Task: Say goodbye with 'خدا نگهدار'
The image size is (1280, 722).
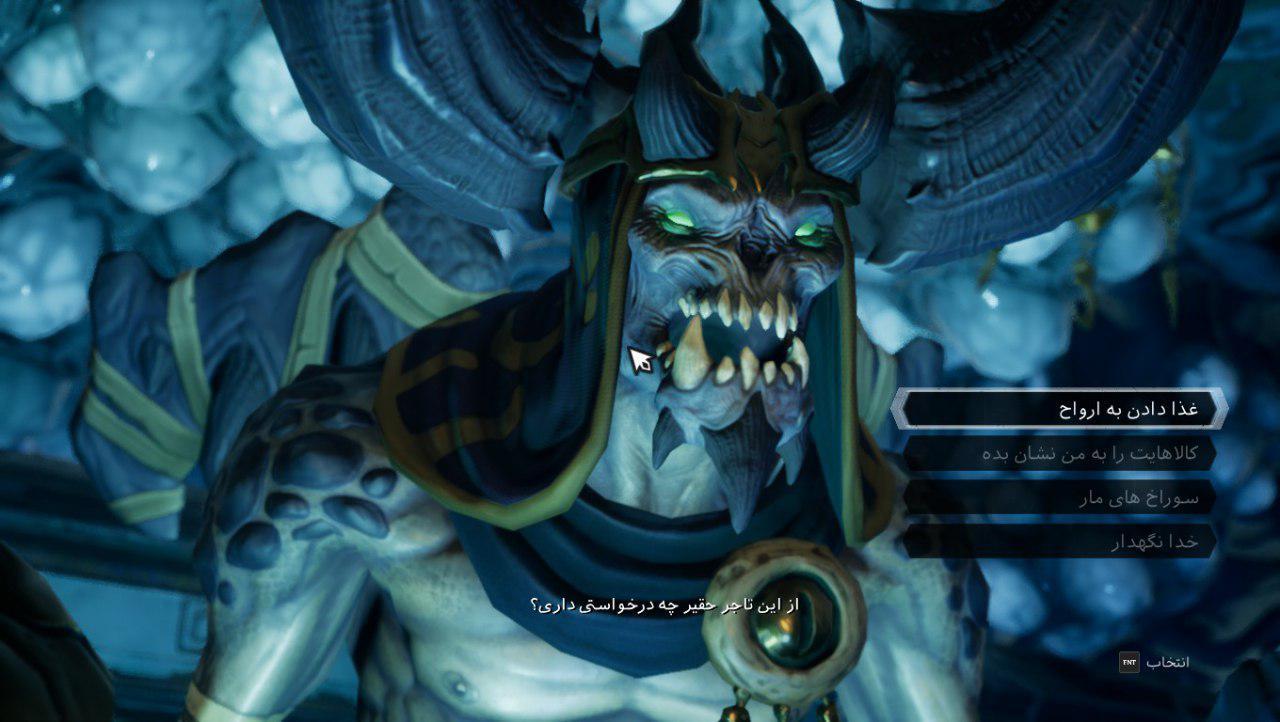Action: click(1060, 542)
